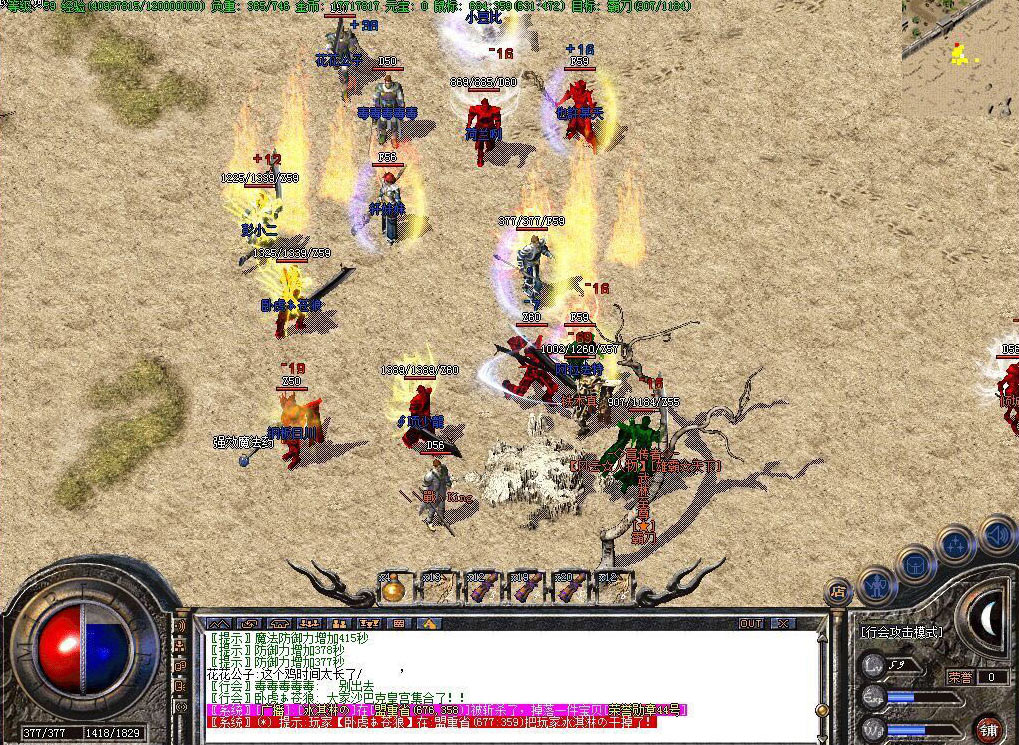Viewport: 1019px width, 745px height.
Task: Open the red 铺 stall button
Action: click(989, 729)
